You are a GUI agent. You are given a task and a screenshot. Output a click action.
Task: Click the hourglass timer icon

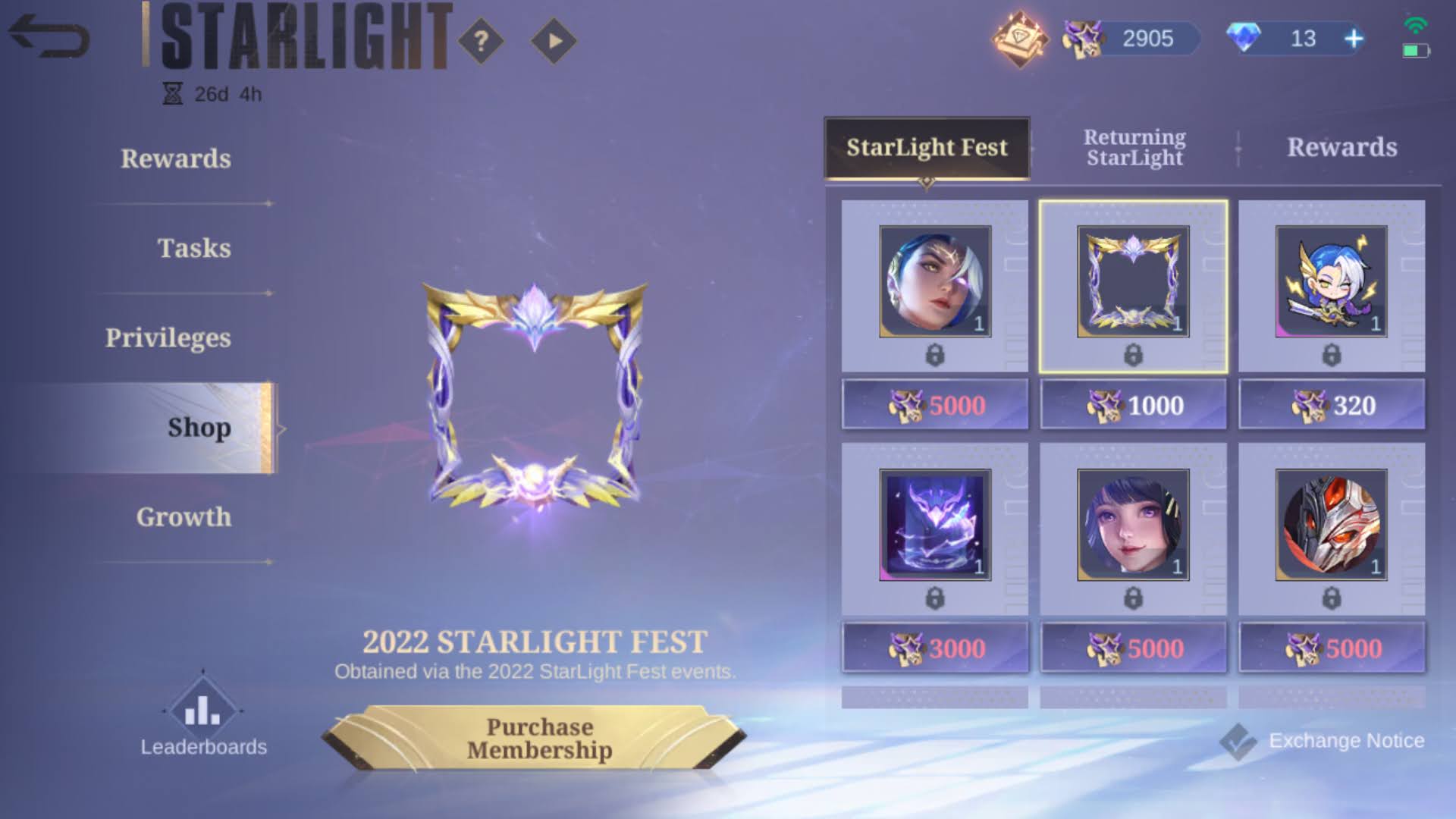pyautogui.click(x=173, y=94)
